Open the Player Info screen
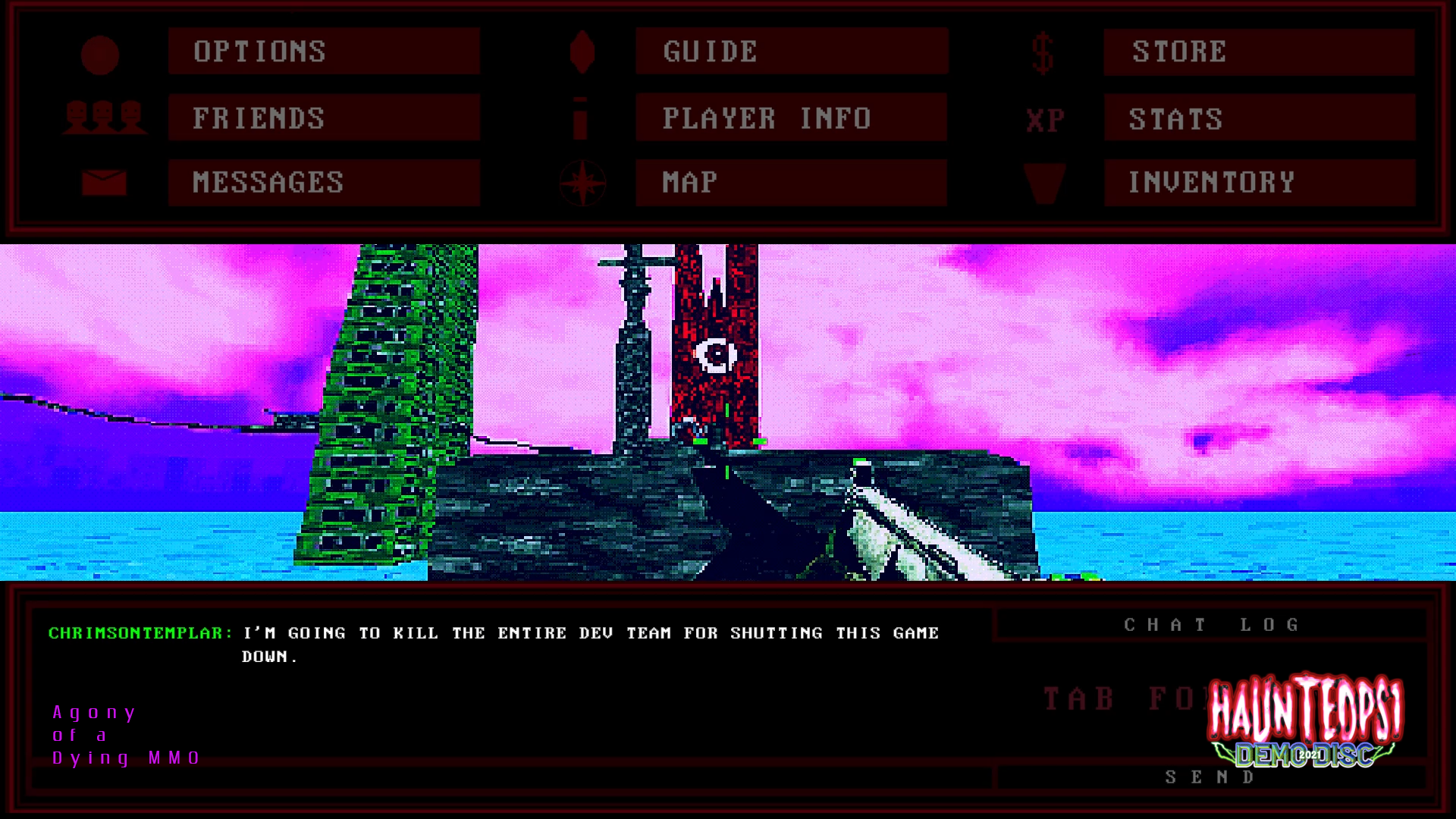The image size is (1456, 819). pyautogui.click(x=790, y=118)
